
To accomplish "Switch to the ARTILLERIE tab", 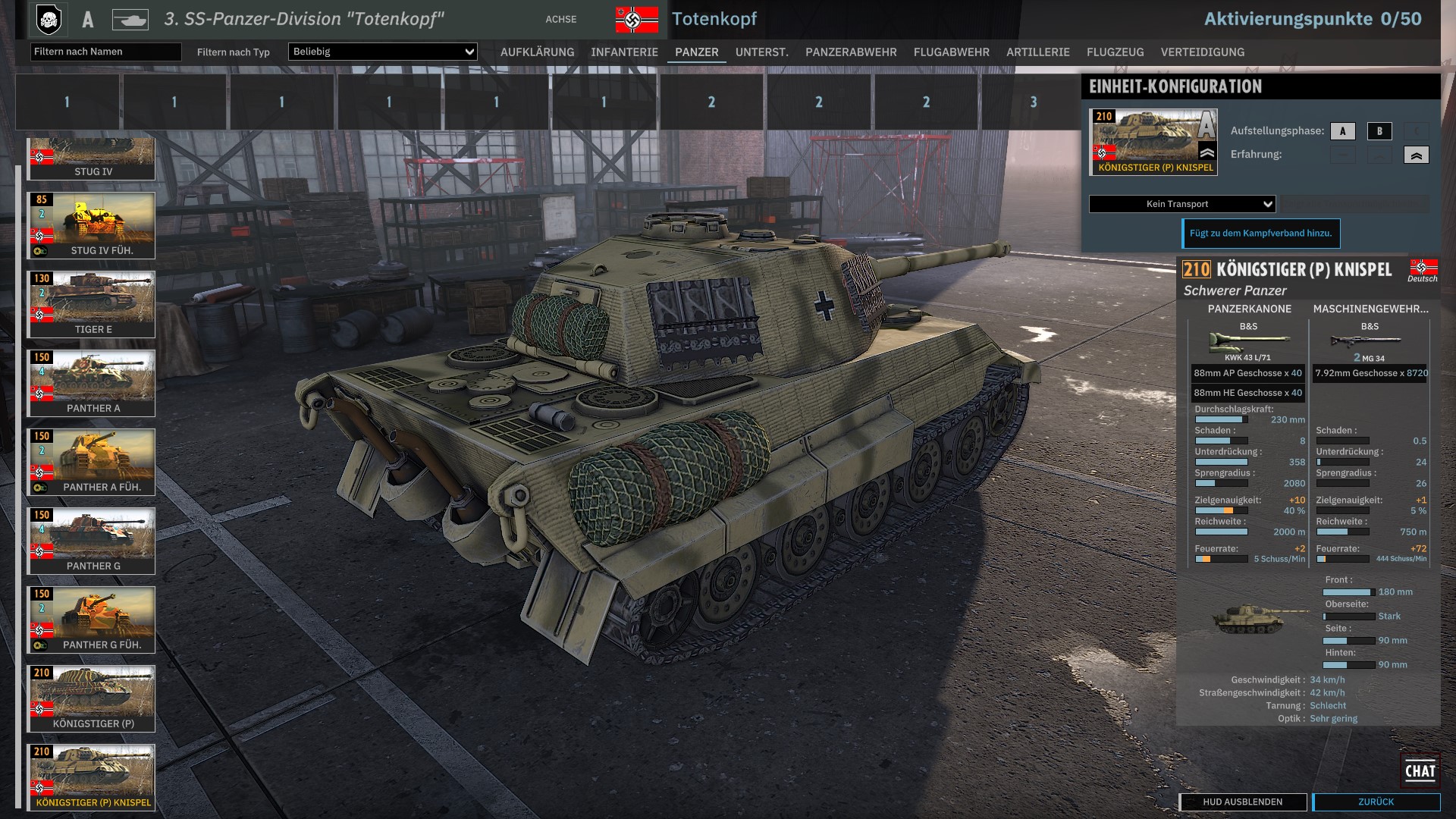I will coord(1037,52).
